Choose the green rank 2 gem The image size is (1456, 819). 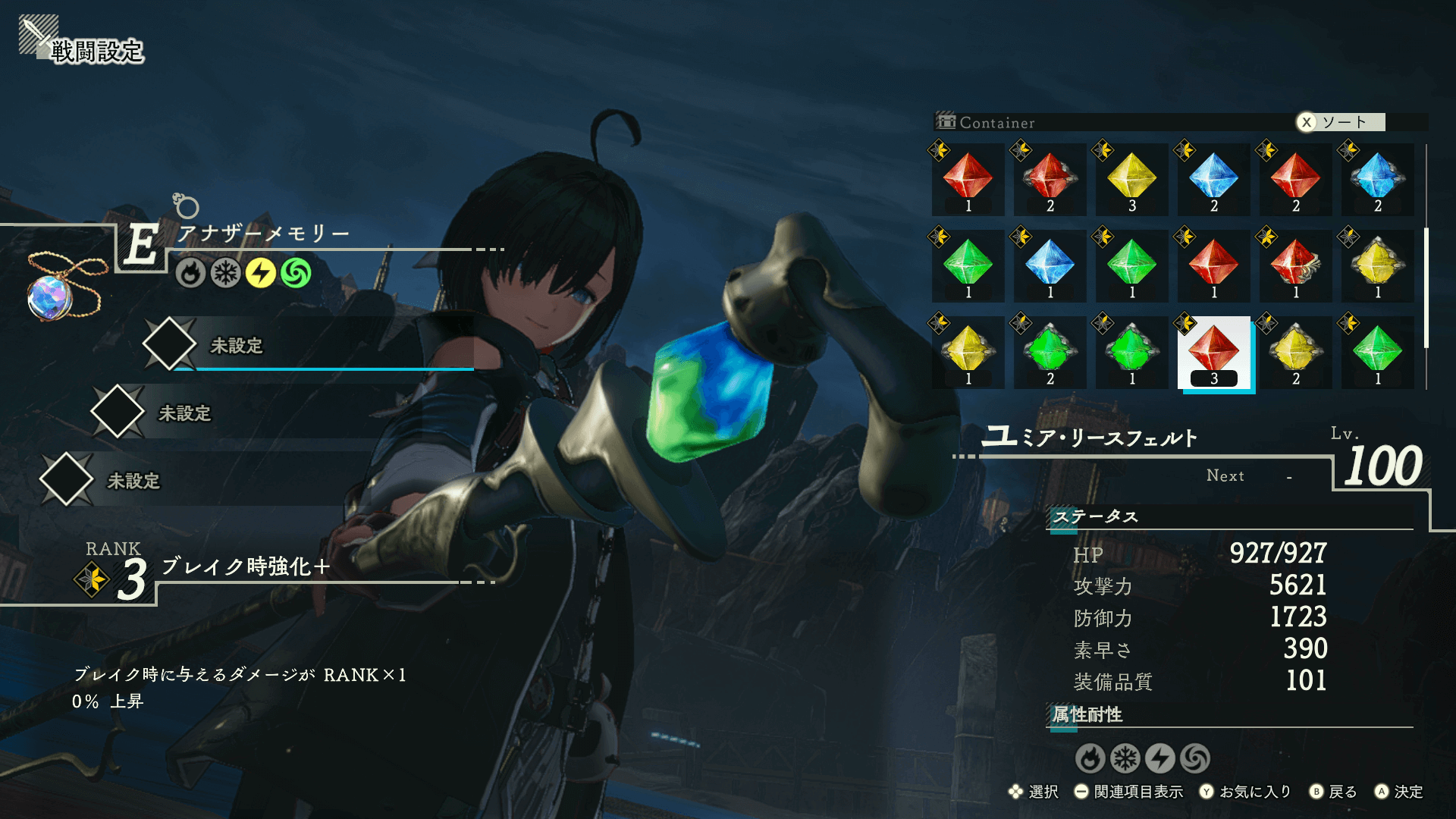click(x=1050, y=352)
